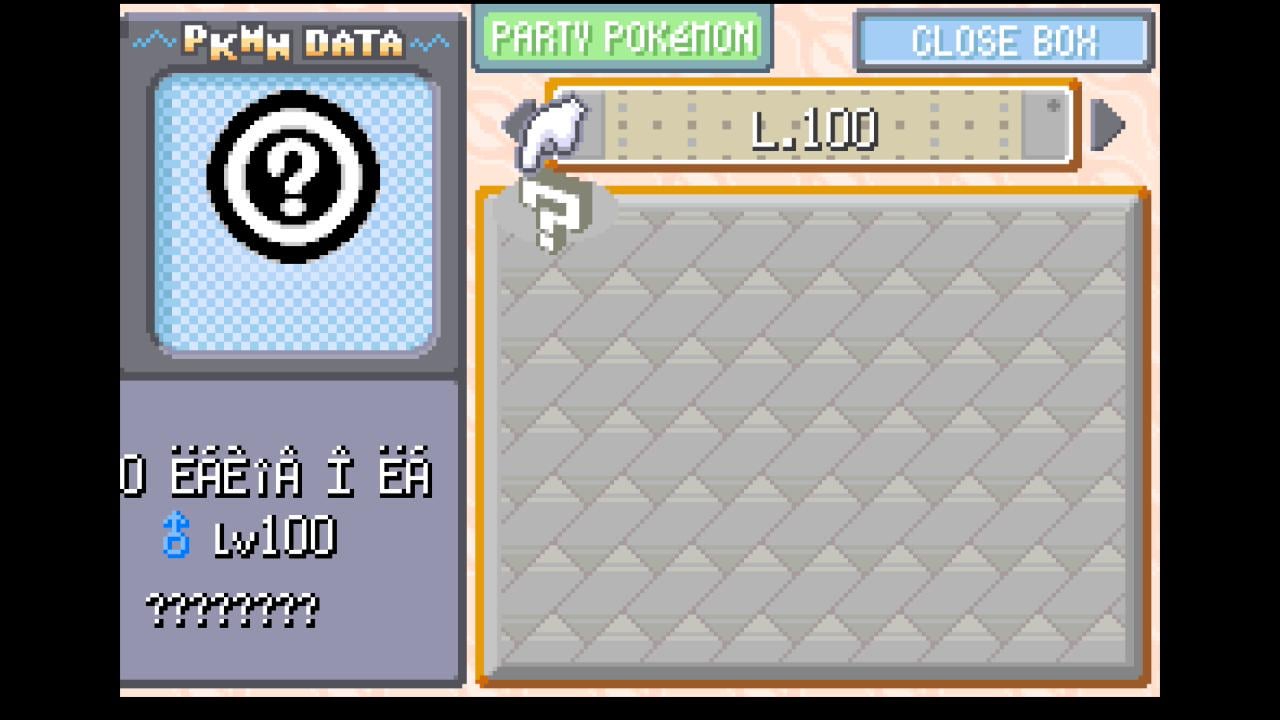Click the Close Box button
The image size is (1280, 720).
1004,41
